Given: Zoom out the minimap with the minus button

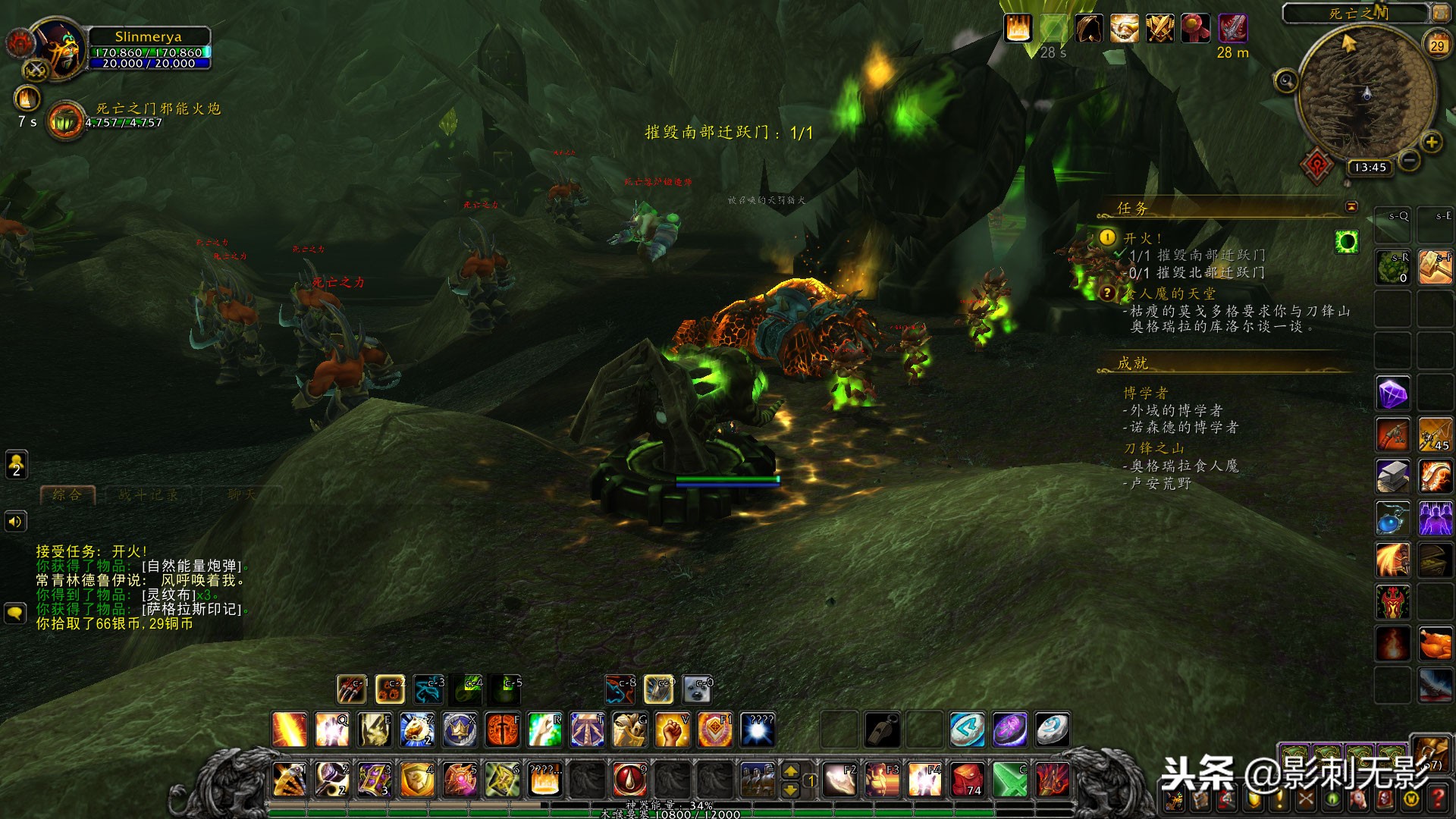Looking at the screenshot, I should click(x=1409, y=160).
